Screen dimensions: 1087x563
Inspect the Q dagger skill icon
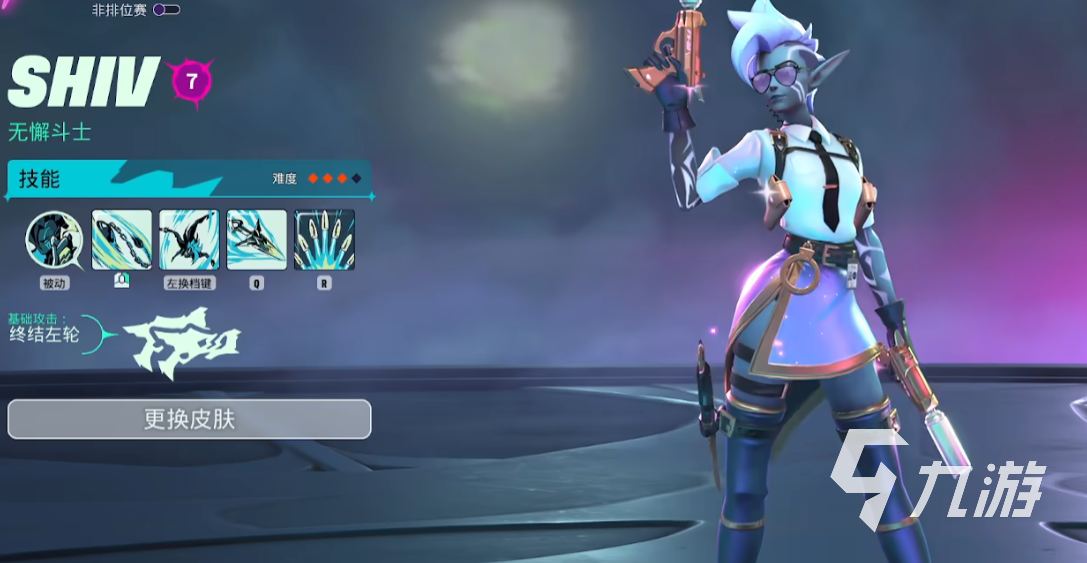coord(257,240)
